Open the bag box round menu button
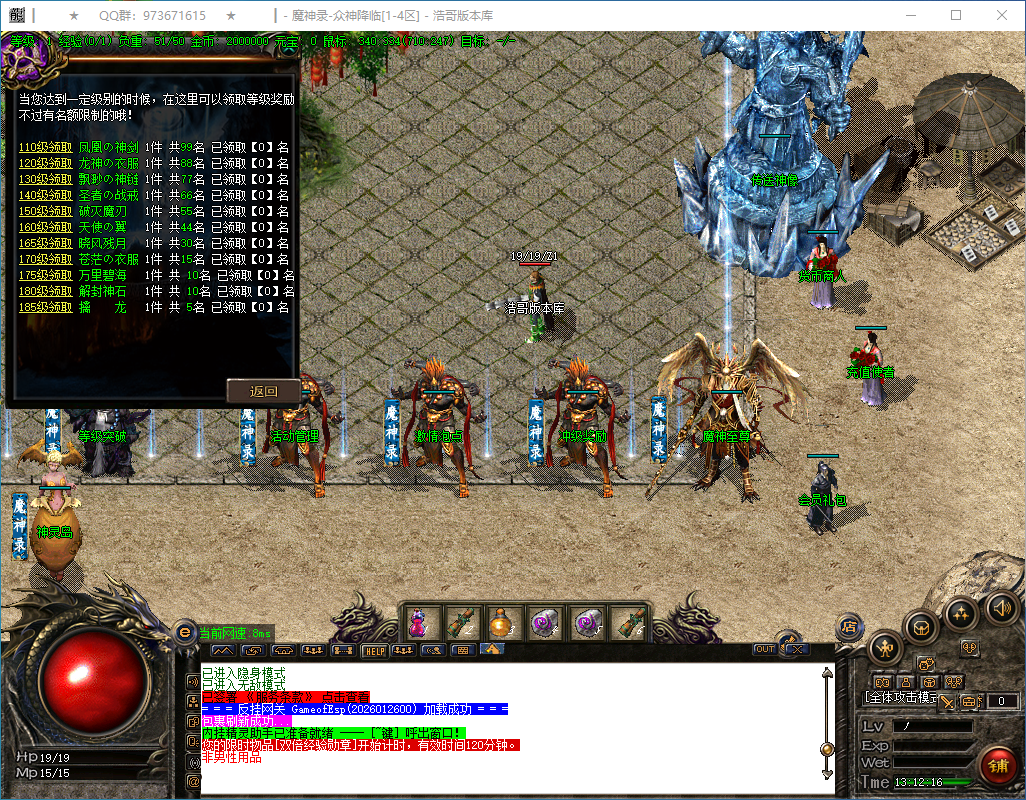1026x800 pixels. point(922,627)
